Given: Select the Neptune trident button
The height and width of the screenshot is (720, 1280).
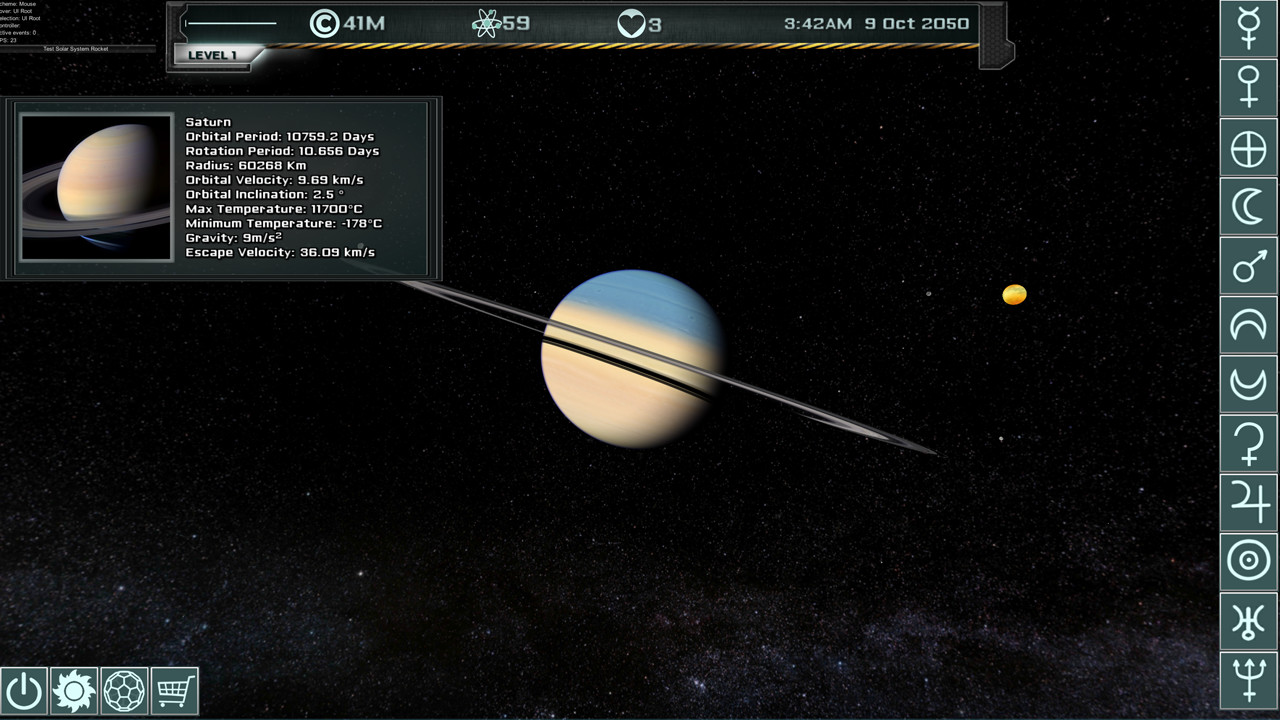Looking at the screenshot, I should pos(1249,680).
